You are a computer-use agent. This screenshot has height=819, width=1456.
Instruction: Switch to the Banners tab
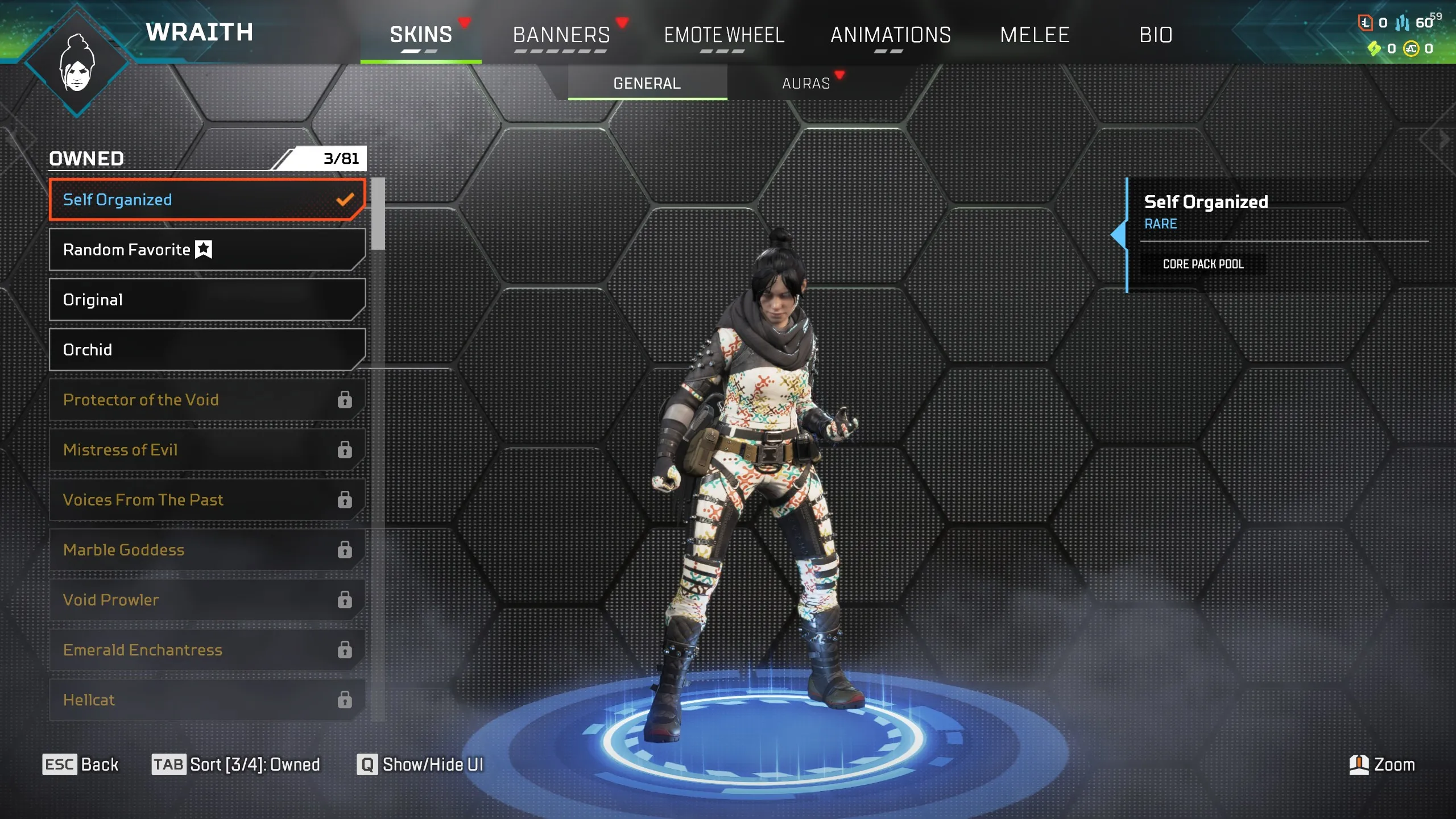coord(560,35)
